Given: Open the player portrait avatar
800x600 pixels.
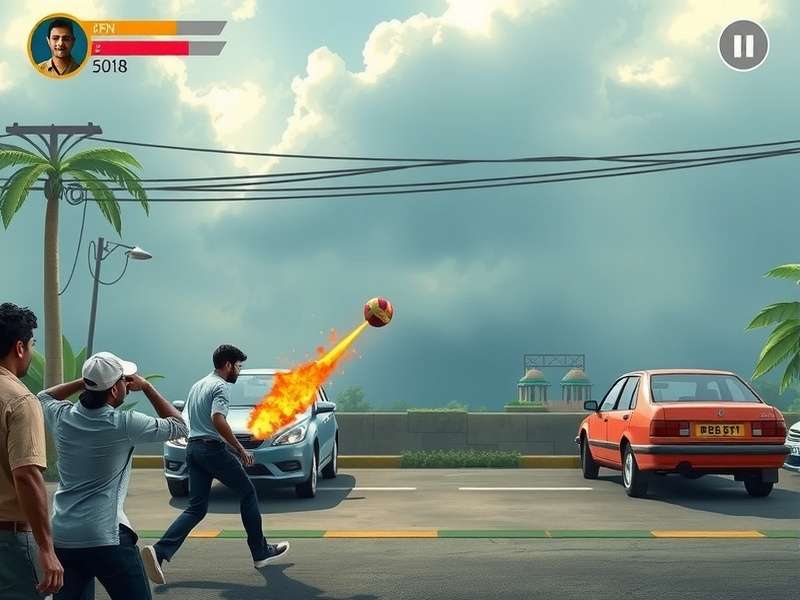Looking at the screenshot, I should [58, 46].
